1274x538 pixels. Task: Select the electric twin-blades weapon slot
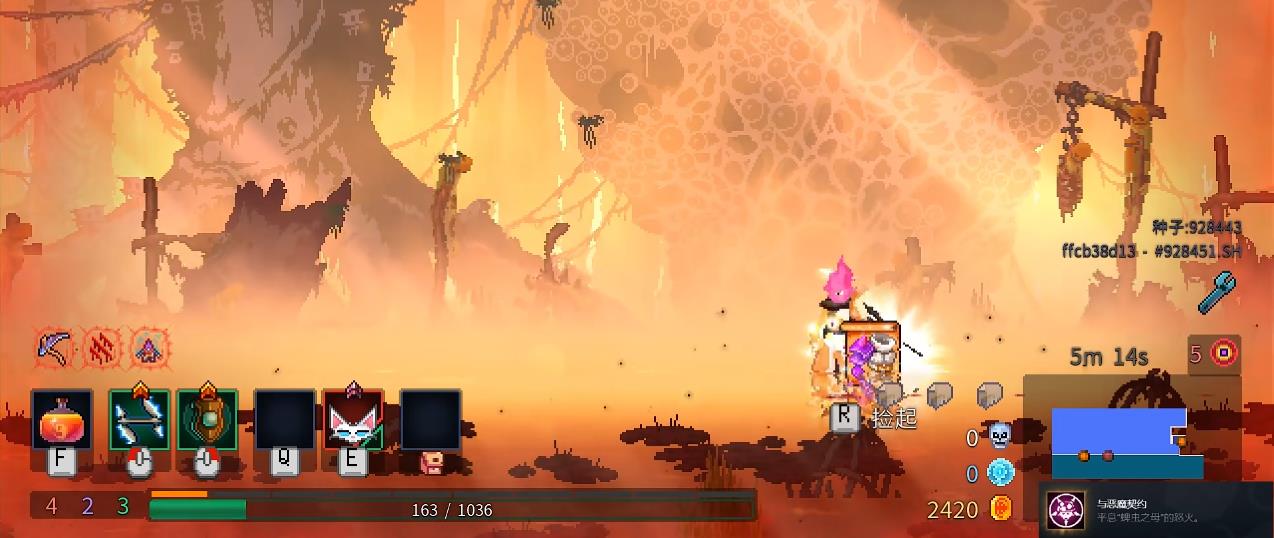coord(139,420)
